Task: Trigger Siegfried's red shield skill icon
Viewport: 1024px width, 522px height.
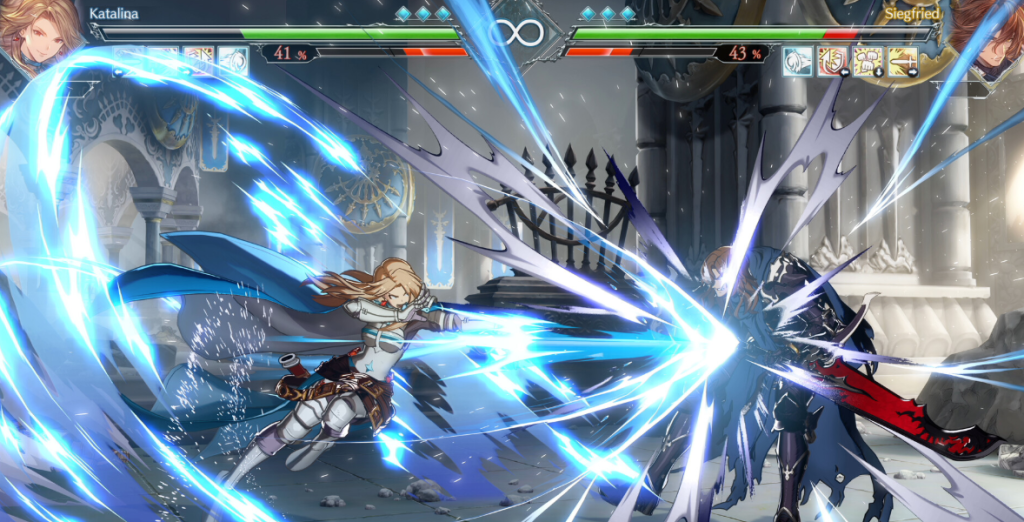Action: 833,61
